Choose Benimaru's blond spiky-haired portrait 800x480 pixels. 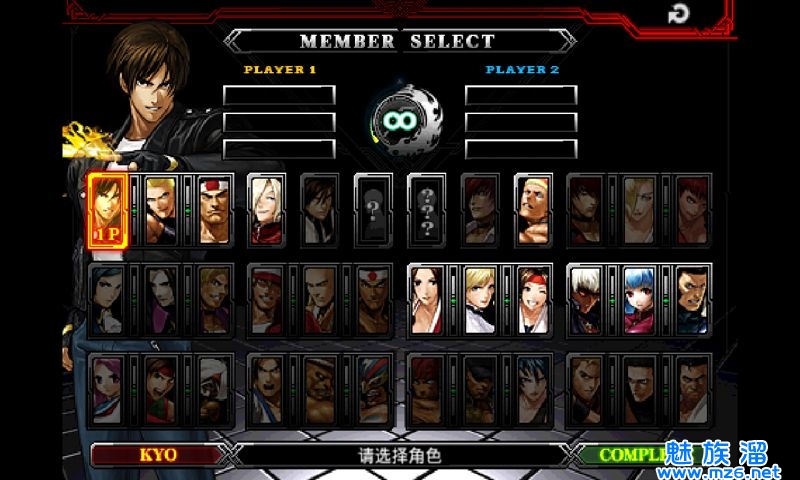pyautogui.click(x=161, y=210)
